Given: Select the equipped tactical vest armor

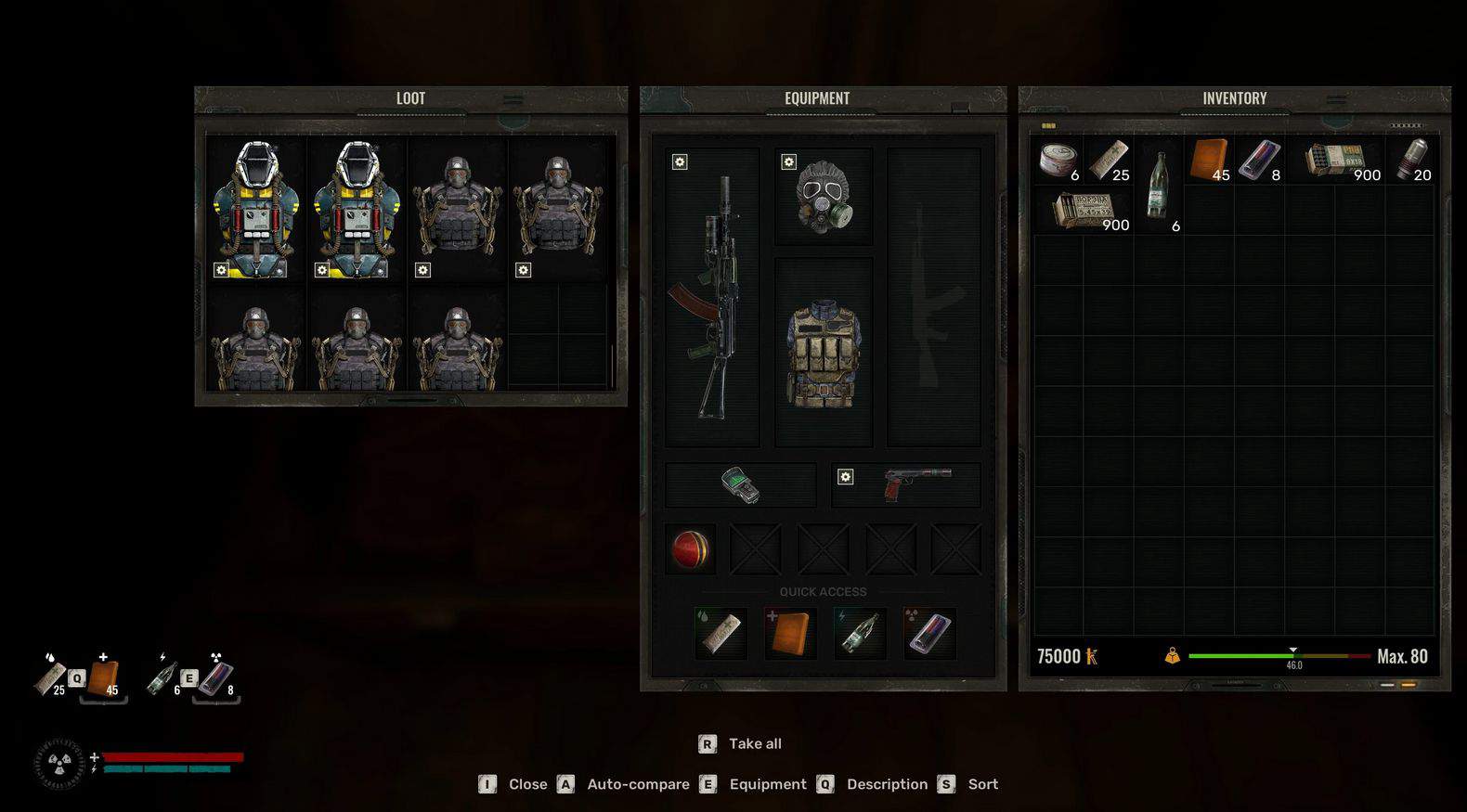Looking at the screenshot, I should [823, 353].
